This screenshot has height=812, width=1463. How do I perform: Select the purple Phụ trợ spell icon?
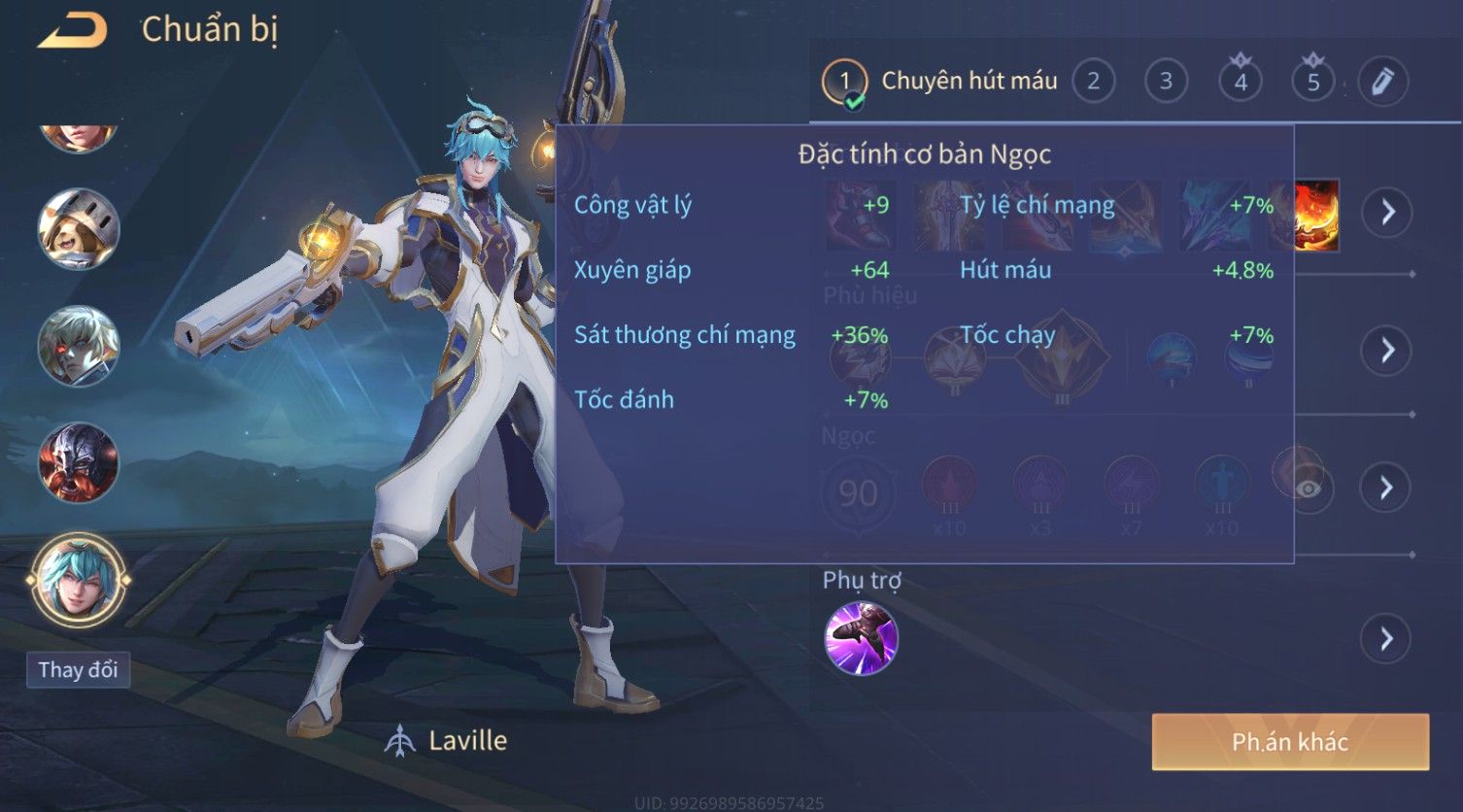click(x=861, y=638)
